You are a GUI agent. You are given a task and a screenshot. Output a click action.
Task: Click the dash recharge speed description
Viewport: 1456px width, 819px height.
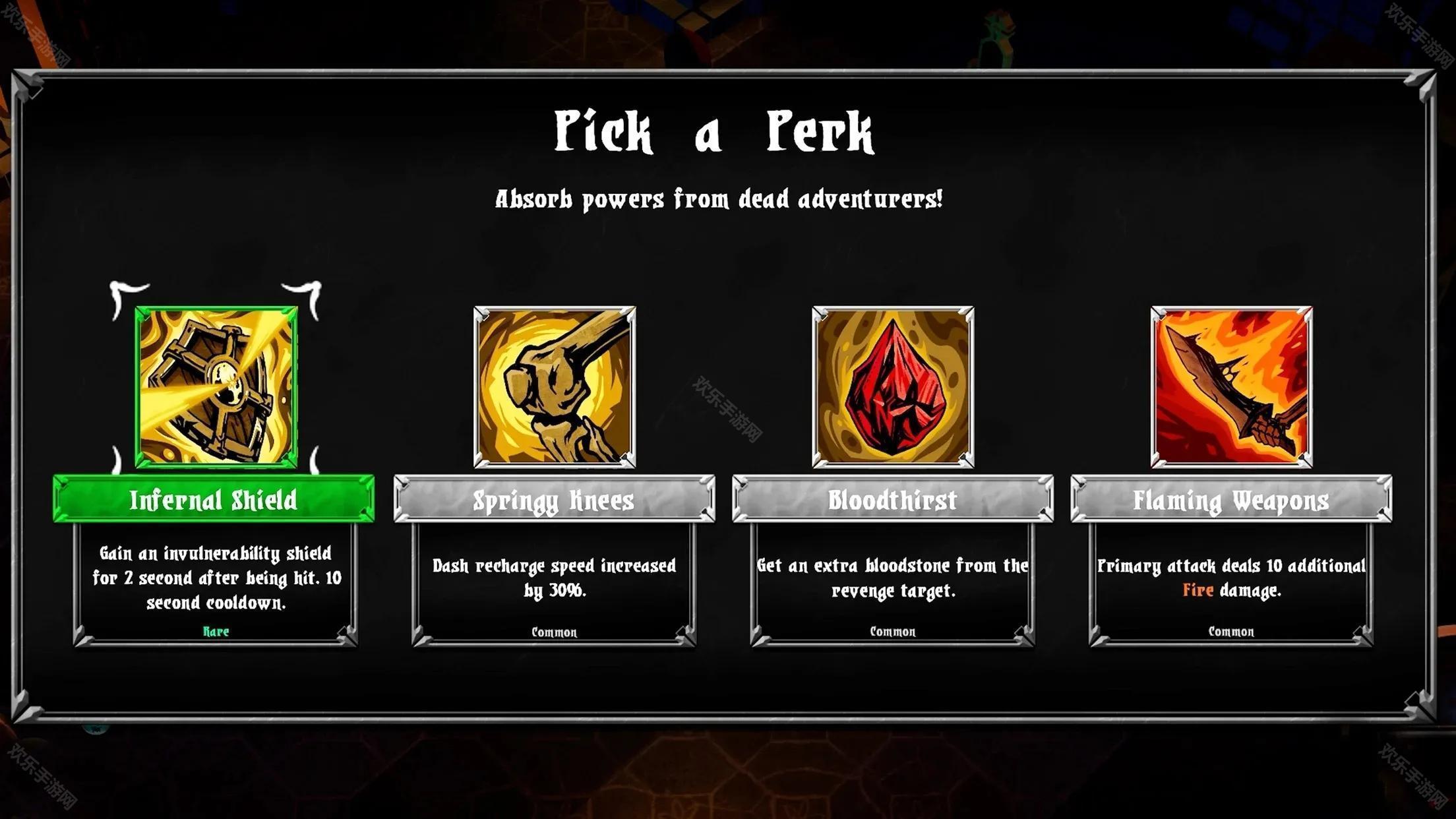coord(554,583)
